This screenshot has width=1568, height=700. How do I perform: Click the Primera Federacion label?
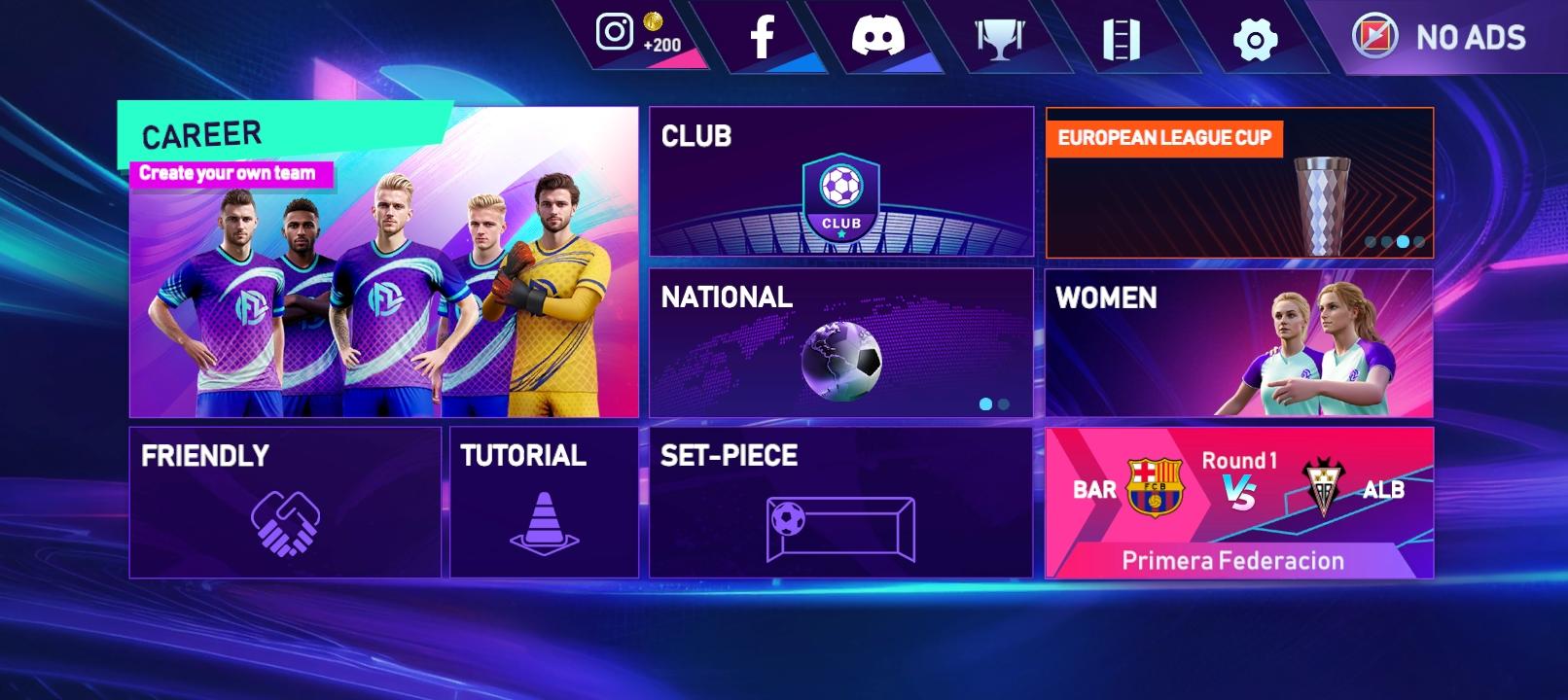click(x=1232, y=561)
